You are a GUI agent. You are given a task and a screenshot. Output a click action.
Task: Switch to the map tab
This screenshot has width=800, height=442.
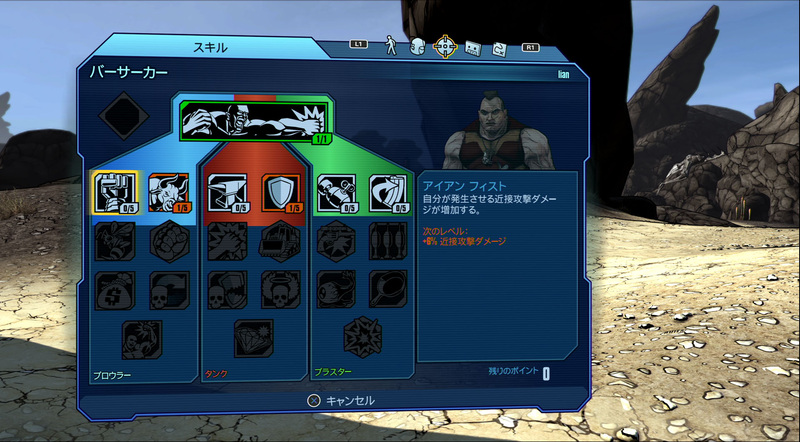click(x=498, y=47)
